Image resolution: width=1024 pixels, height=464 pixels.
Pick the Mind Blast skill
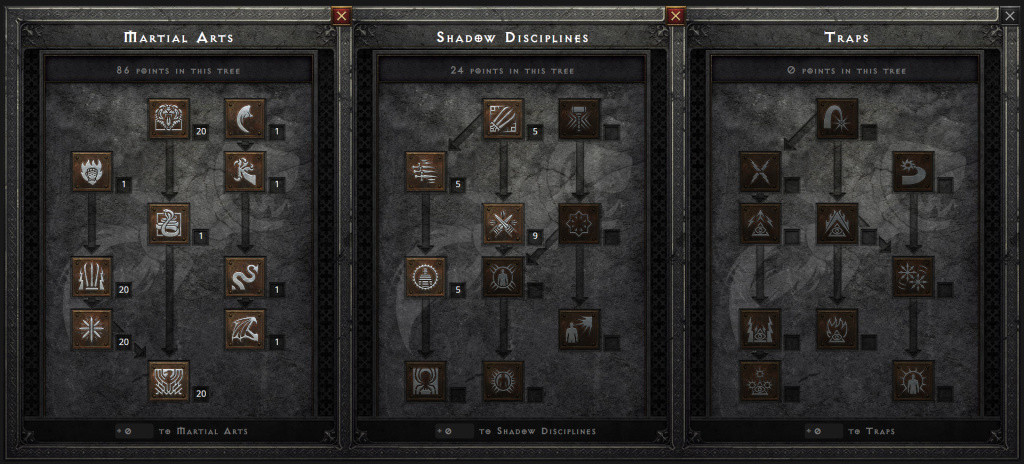tap(581, 329)
